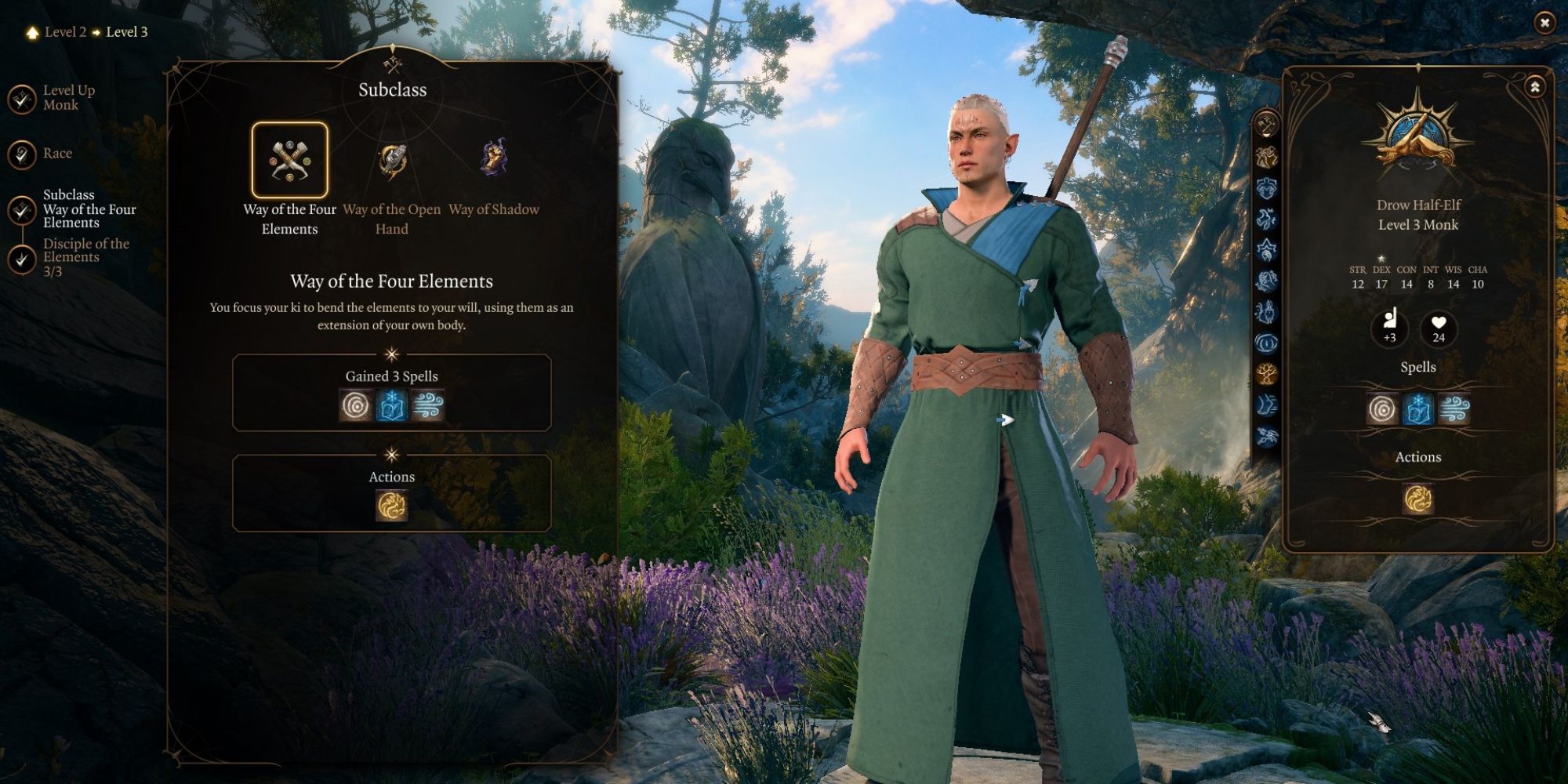The image size is (1568, 784).
Task: Click the Way of Shadow text label
Action: point(492,209)
